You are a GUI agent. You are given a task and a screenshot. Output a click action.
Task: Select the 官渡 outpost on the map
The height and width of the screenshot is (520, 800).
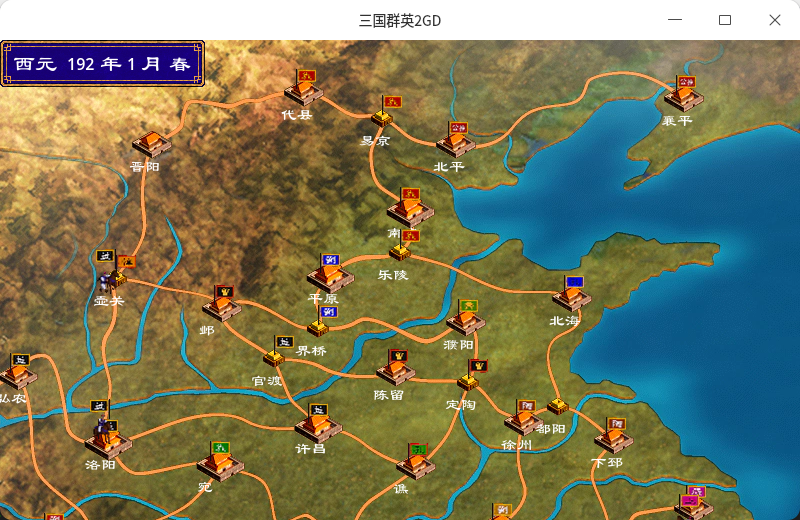coord(274,357)
